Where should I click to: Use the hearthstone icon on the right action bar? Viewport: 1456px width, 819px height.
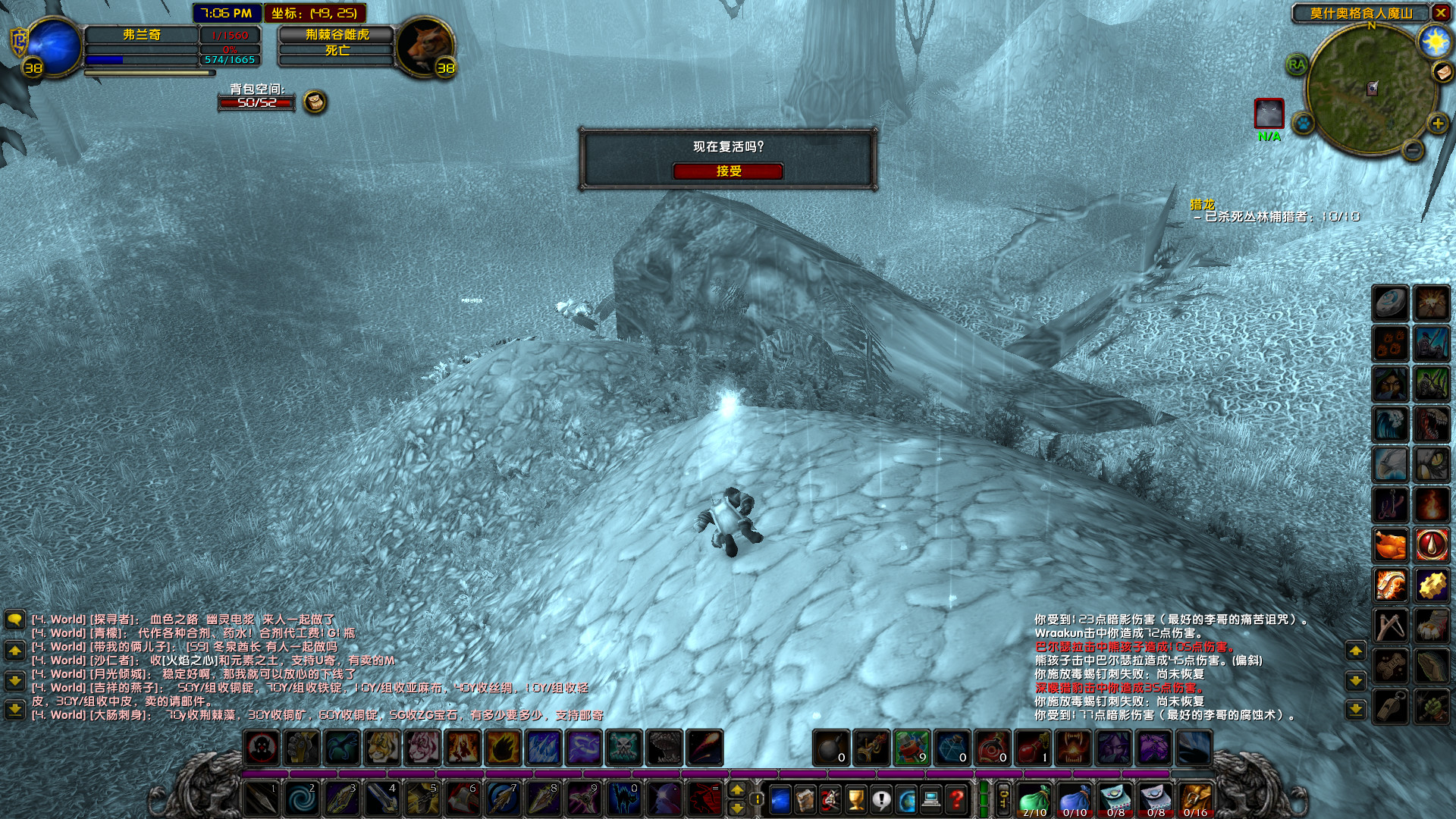(1390, 301)
